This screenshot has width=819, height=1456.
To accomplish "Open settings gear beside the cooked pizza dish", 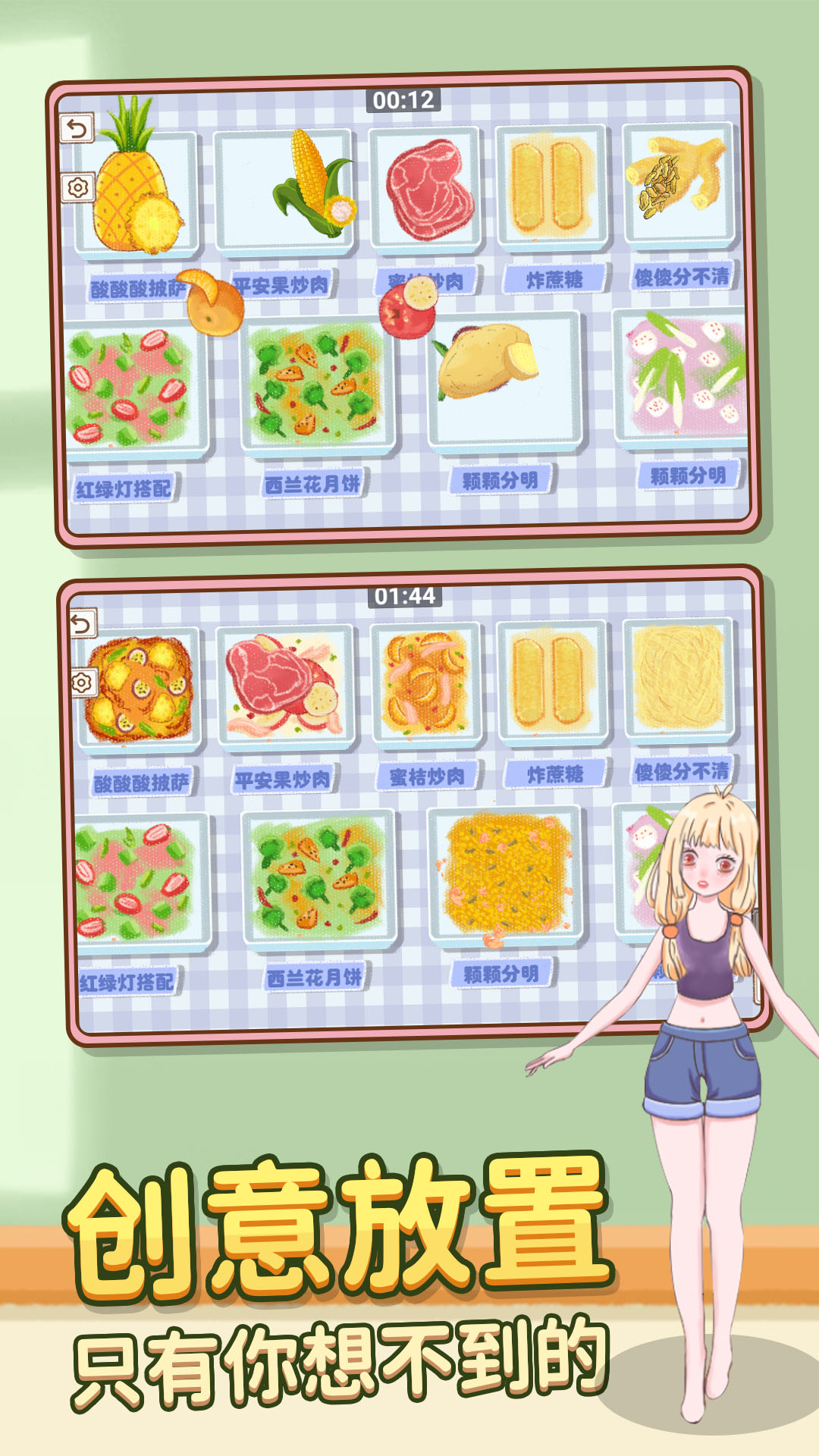I will coord(82,682).
